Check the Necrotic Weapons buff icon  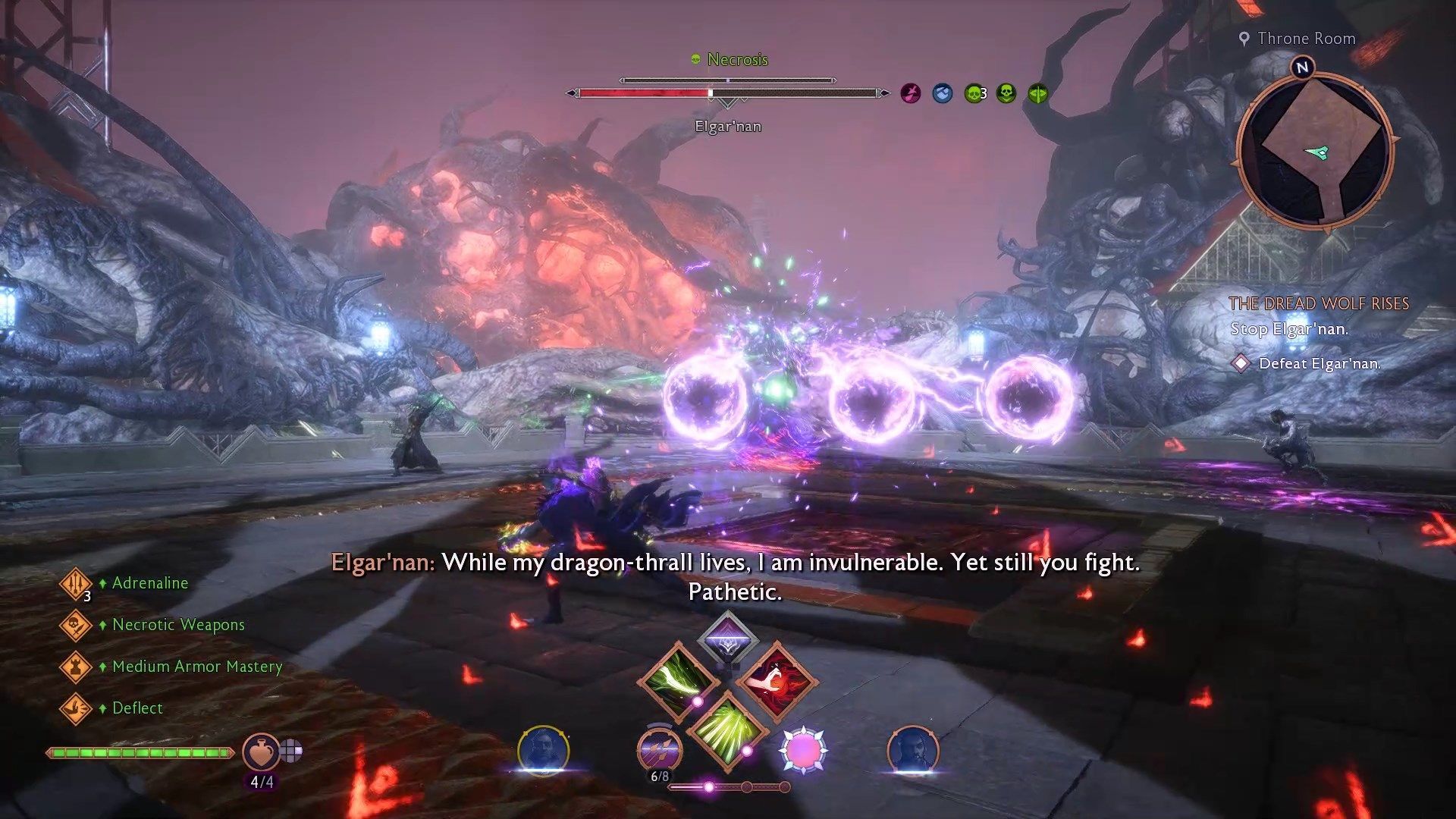click(76, 626)
